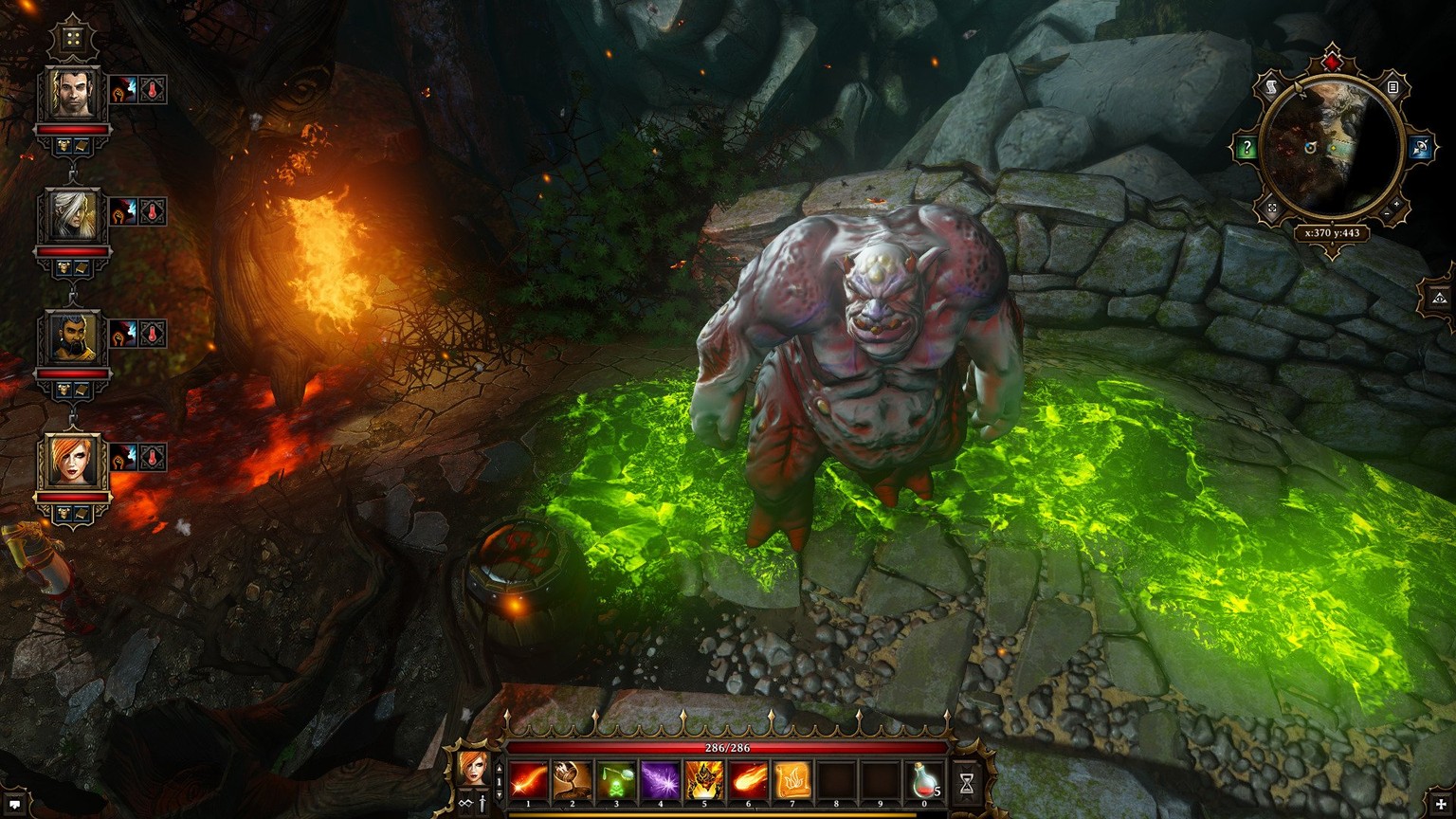The height and width of the screenshot is (819, 1456).
Task: Click the hourglass button beside the hotbar
Action: click(x=967, y=783)
